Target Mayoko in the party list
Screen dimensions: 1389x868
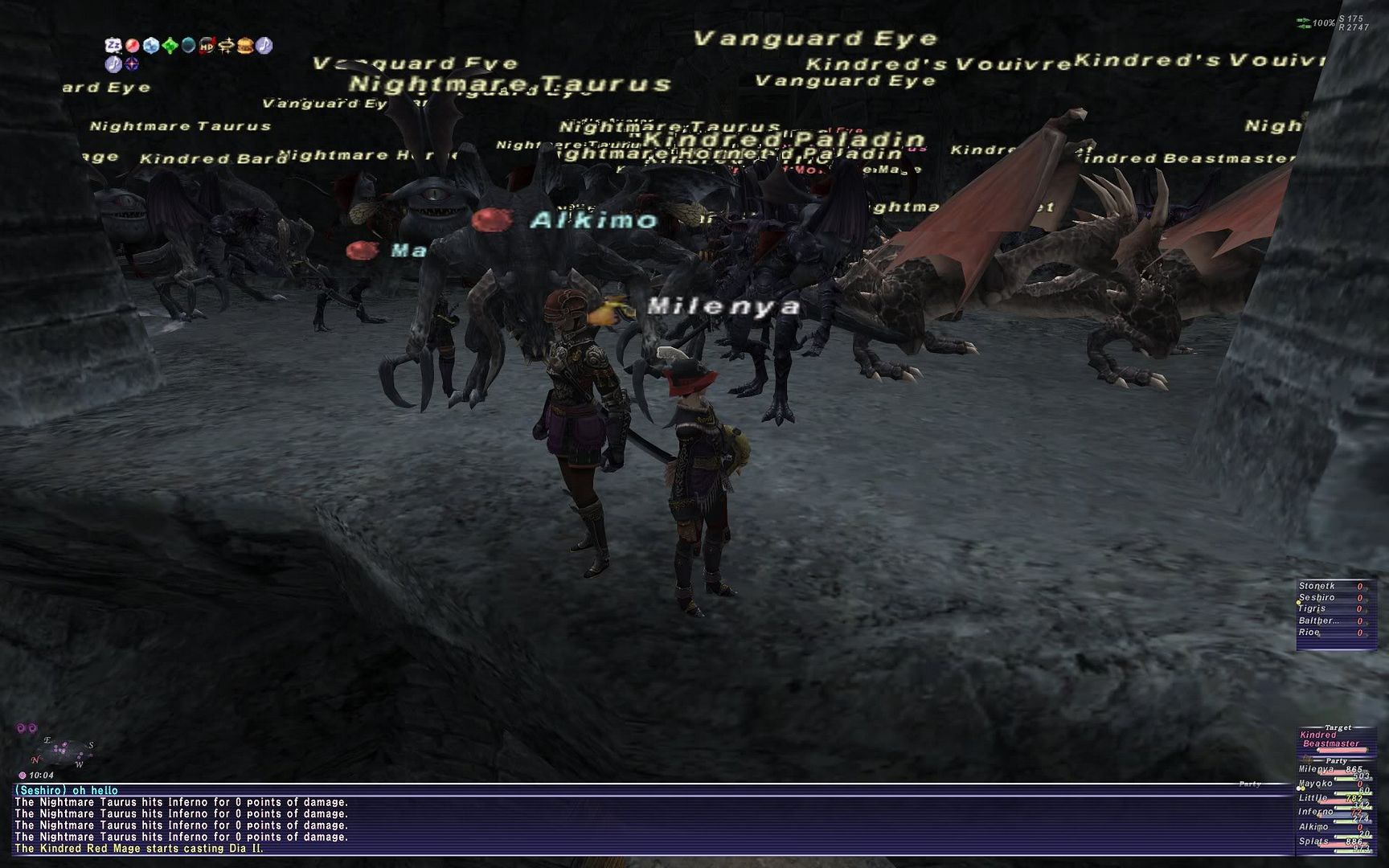(x=1316, y=784)
